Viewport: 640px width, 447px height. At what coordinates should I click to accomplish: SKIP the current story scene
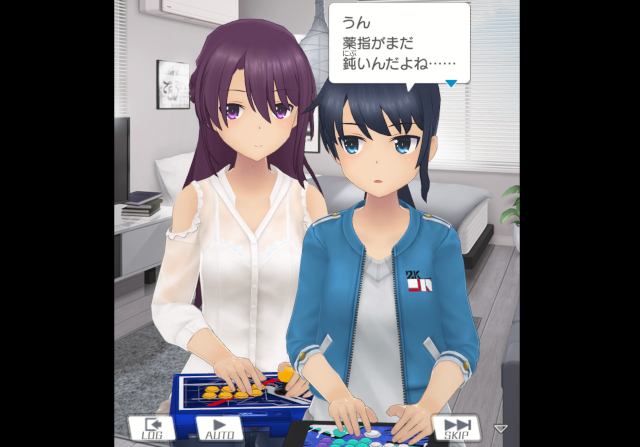(x=456, y=428)
